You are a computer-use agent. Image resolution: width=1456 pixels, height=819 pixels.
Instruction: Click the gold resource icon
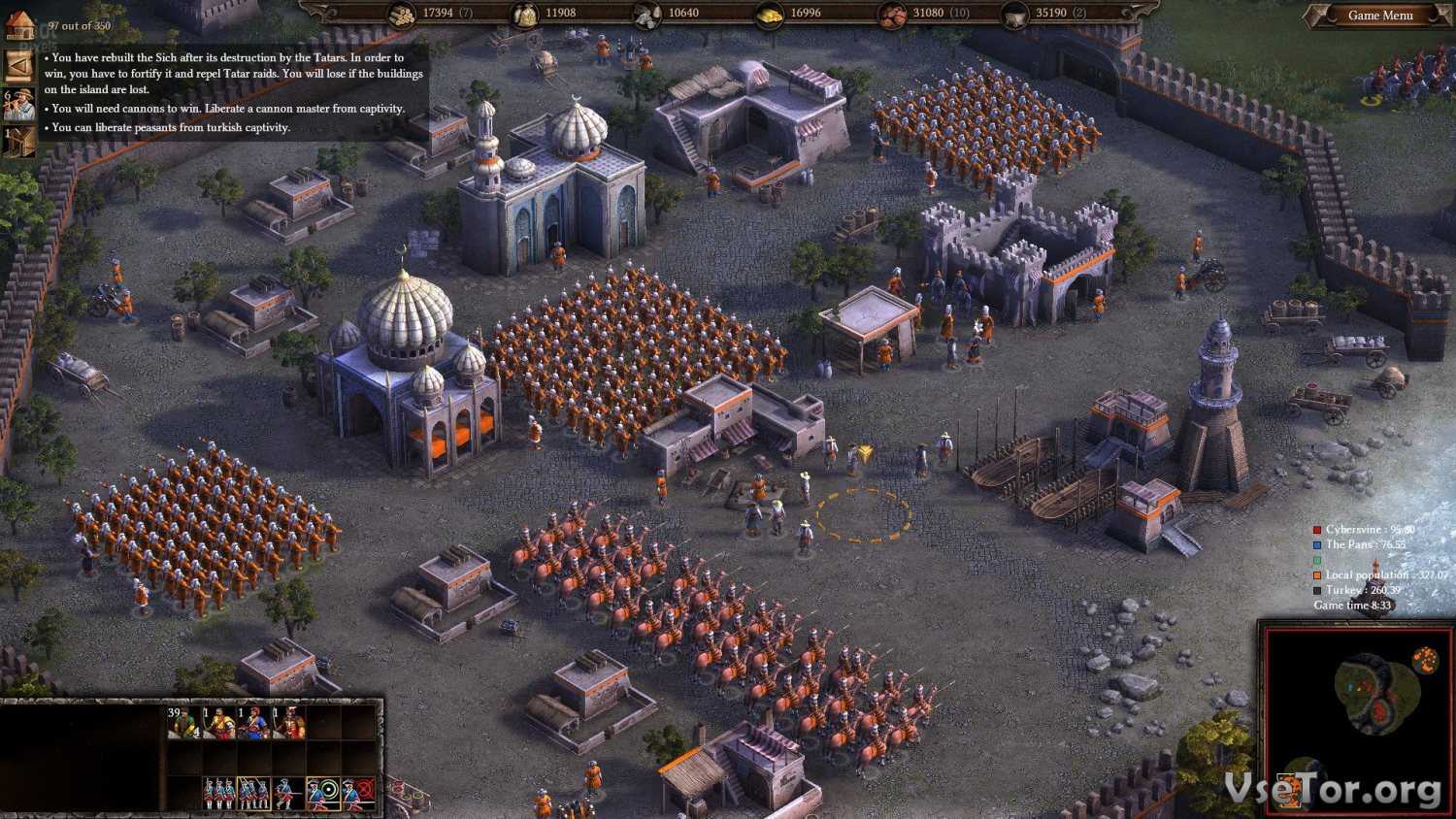(769, 15)
